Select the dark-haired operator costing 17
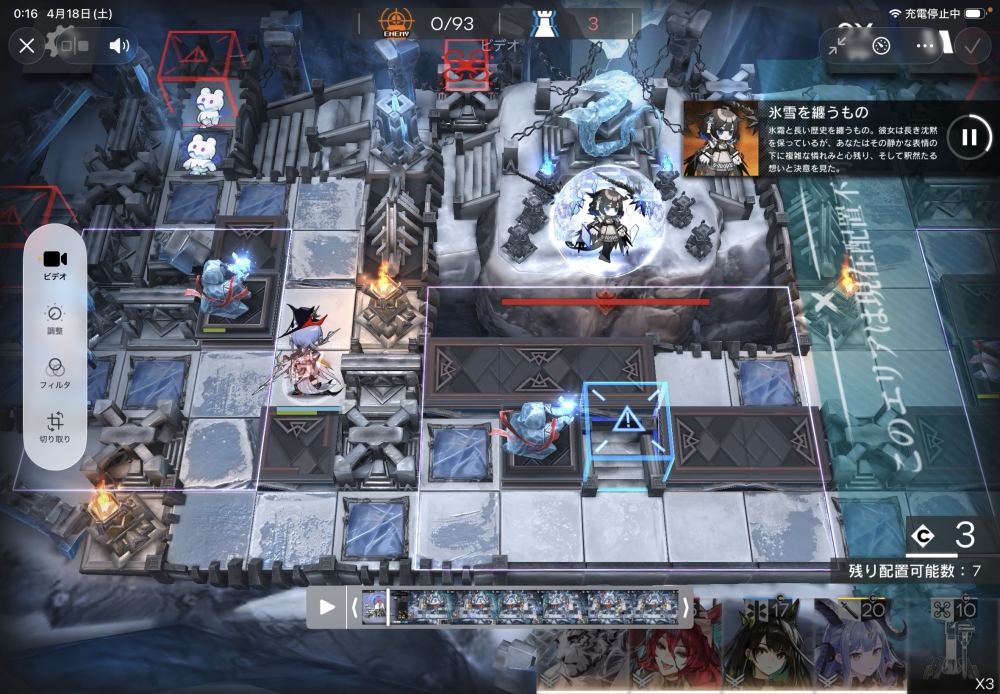Image resolution: width=1000 pixels, height=694 pixels. [762, 650]
